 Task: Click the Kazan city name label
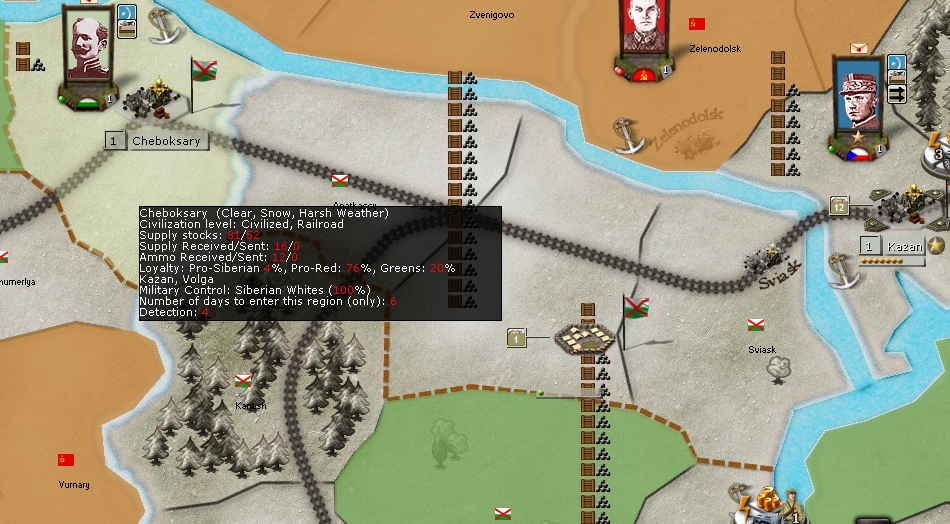pyautogui.click(x=904, y=246)
